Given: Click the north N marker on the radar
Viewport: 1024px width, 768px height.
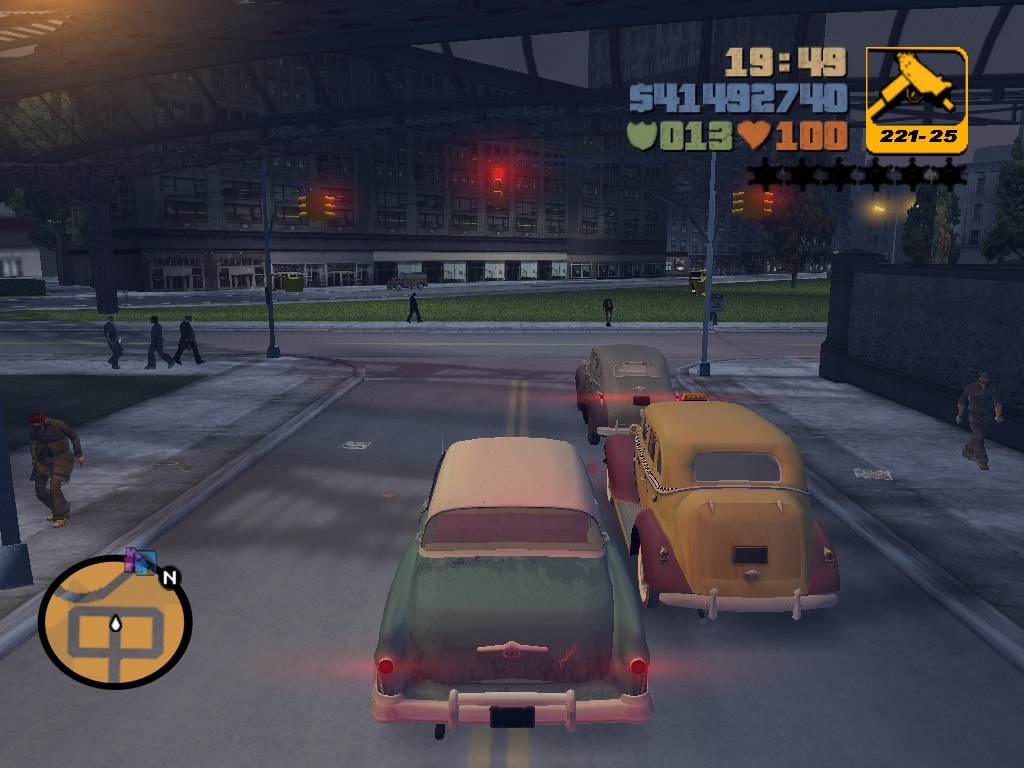Looking at the screenshot, I should tap(170, 577).
